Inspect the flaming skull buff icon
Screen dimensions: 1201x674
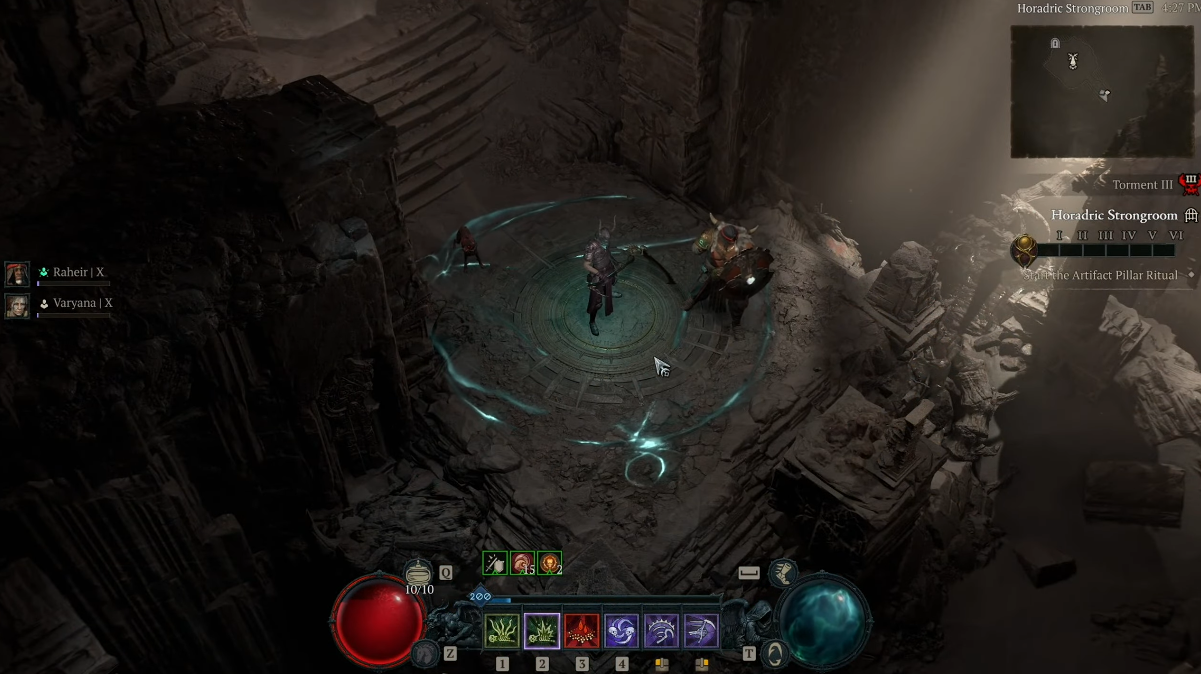[549, 563]
